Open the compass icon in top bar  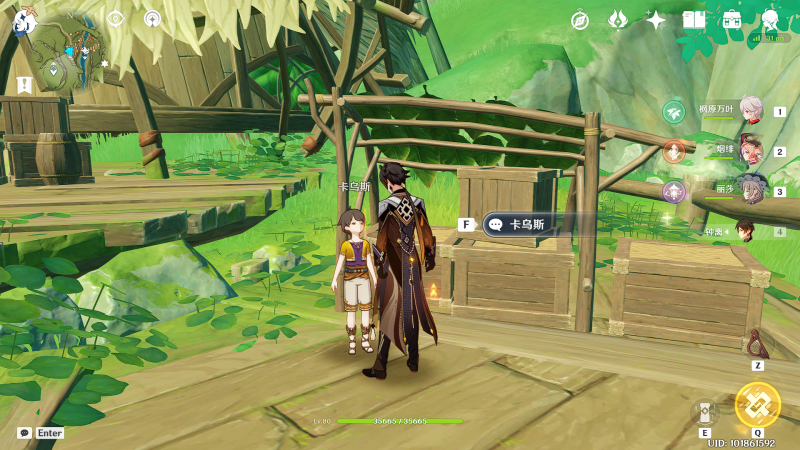pyautogui.click(x=580, y=20)
